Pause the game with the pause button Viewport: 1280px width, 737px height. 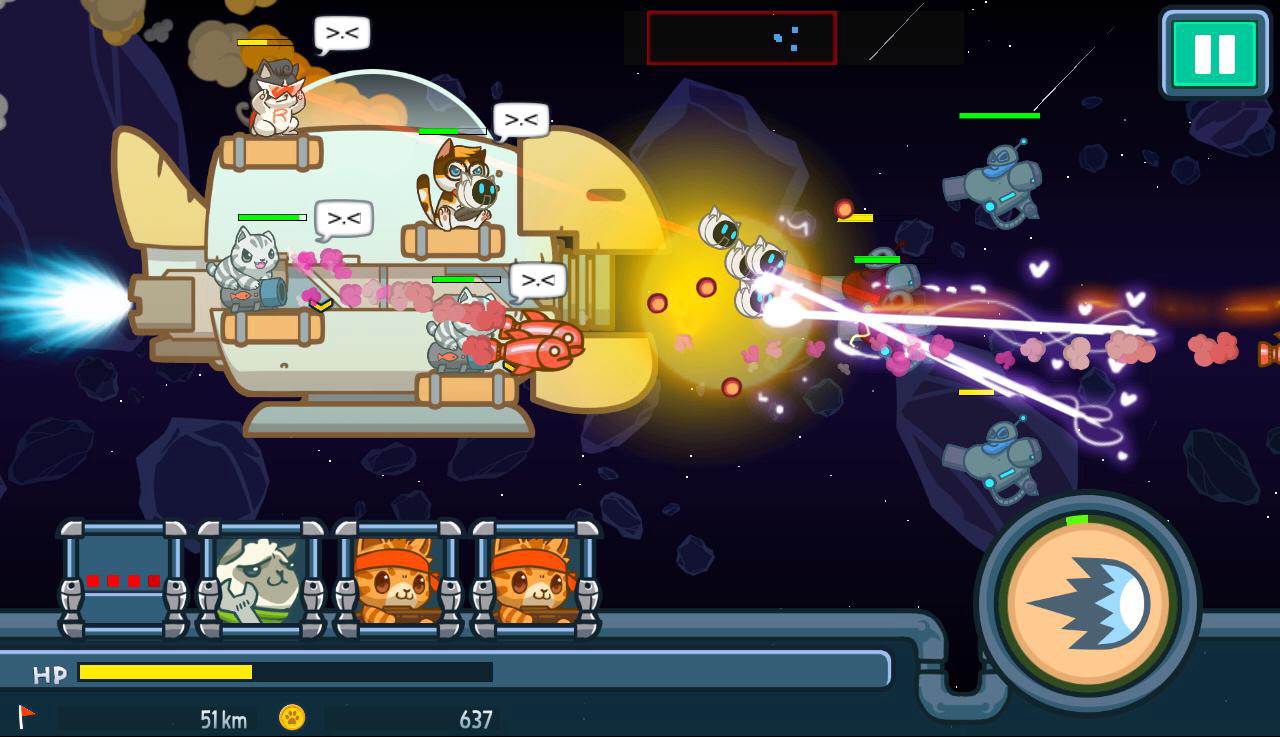tap(1214, 54)
